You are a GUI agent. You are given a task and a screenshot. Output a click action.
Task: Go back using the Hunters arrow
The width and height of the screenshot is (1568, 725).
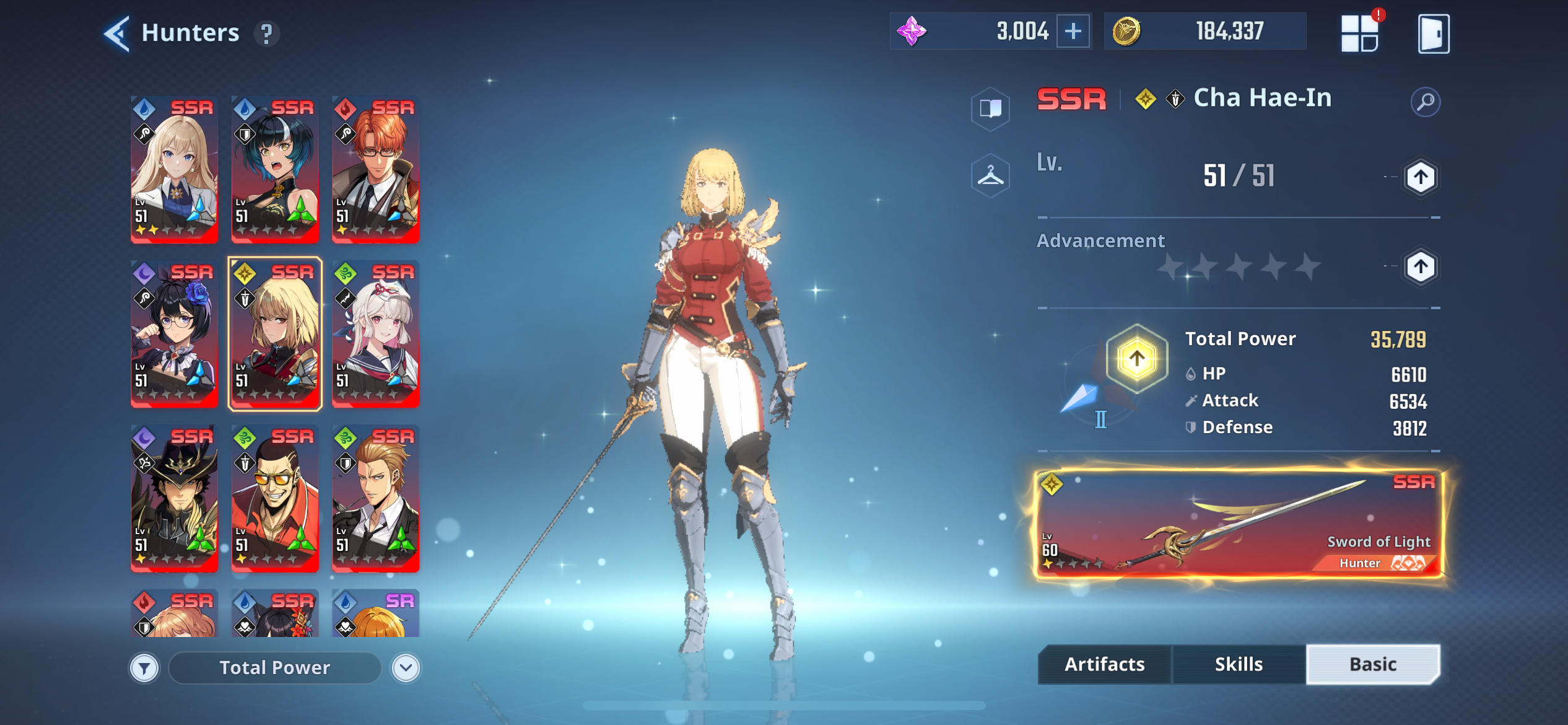(117, 33)
